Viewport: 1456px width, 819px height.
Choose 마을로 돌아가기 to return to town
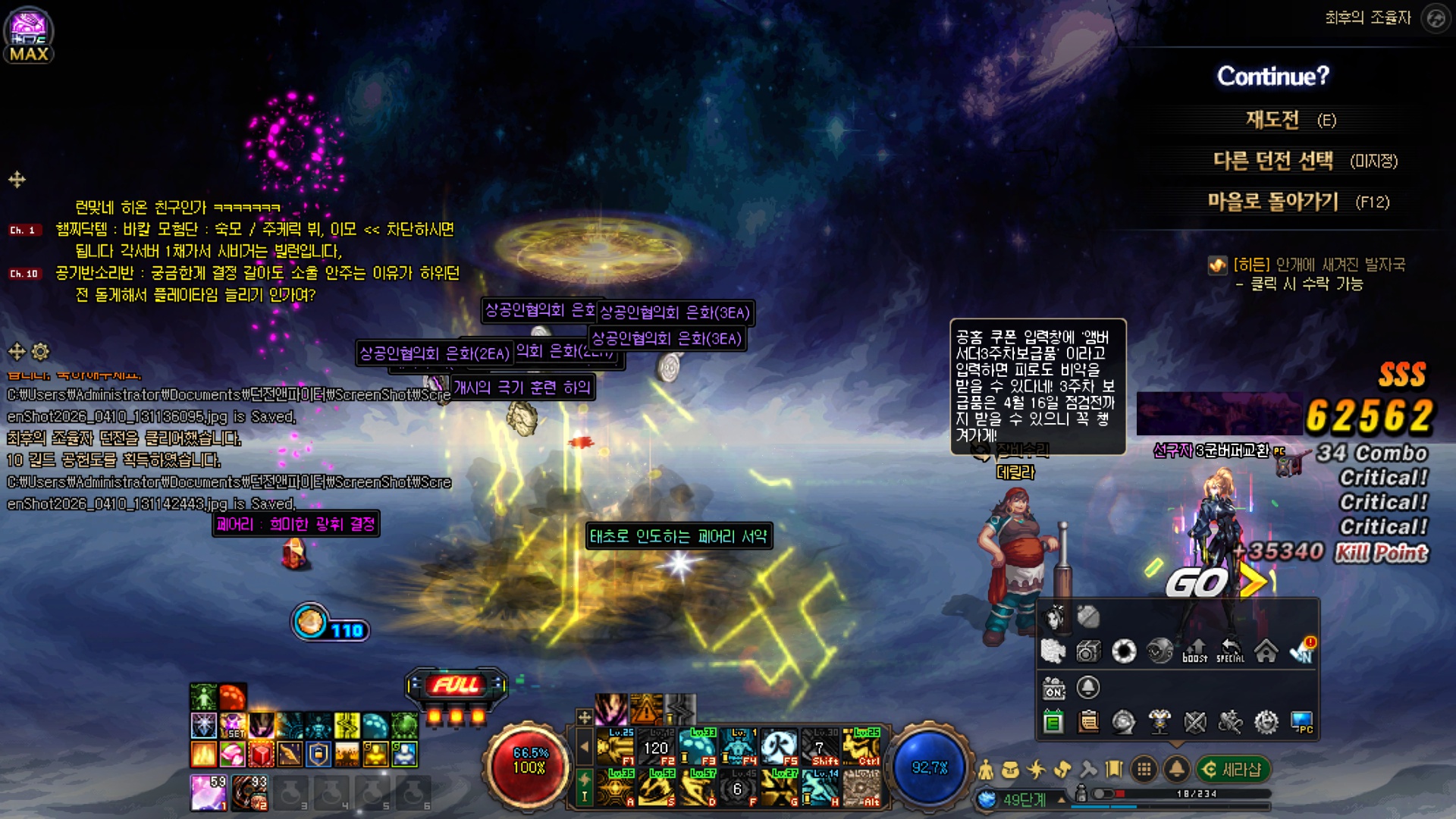pyautogui.click(x=1273, y=202)
